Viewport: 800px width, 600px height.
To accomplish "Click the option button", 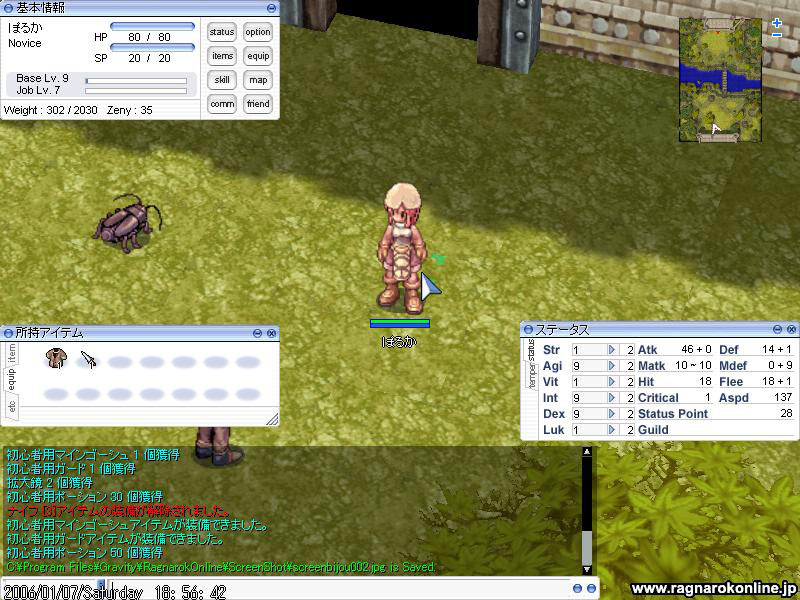I will (258, 32).
